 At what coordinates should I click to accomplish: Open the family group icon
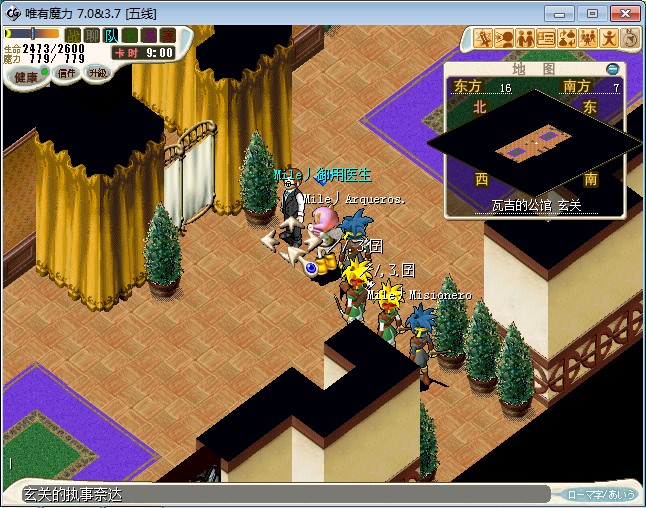[588, 39]
